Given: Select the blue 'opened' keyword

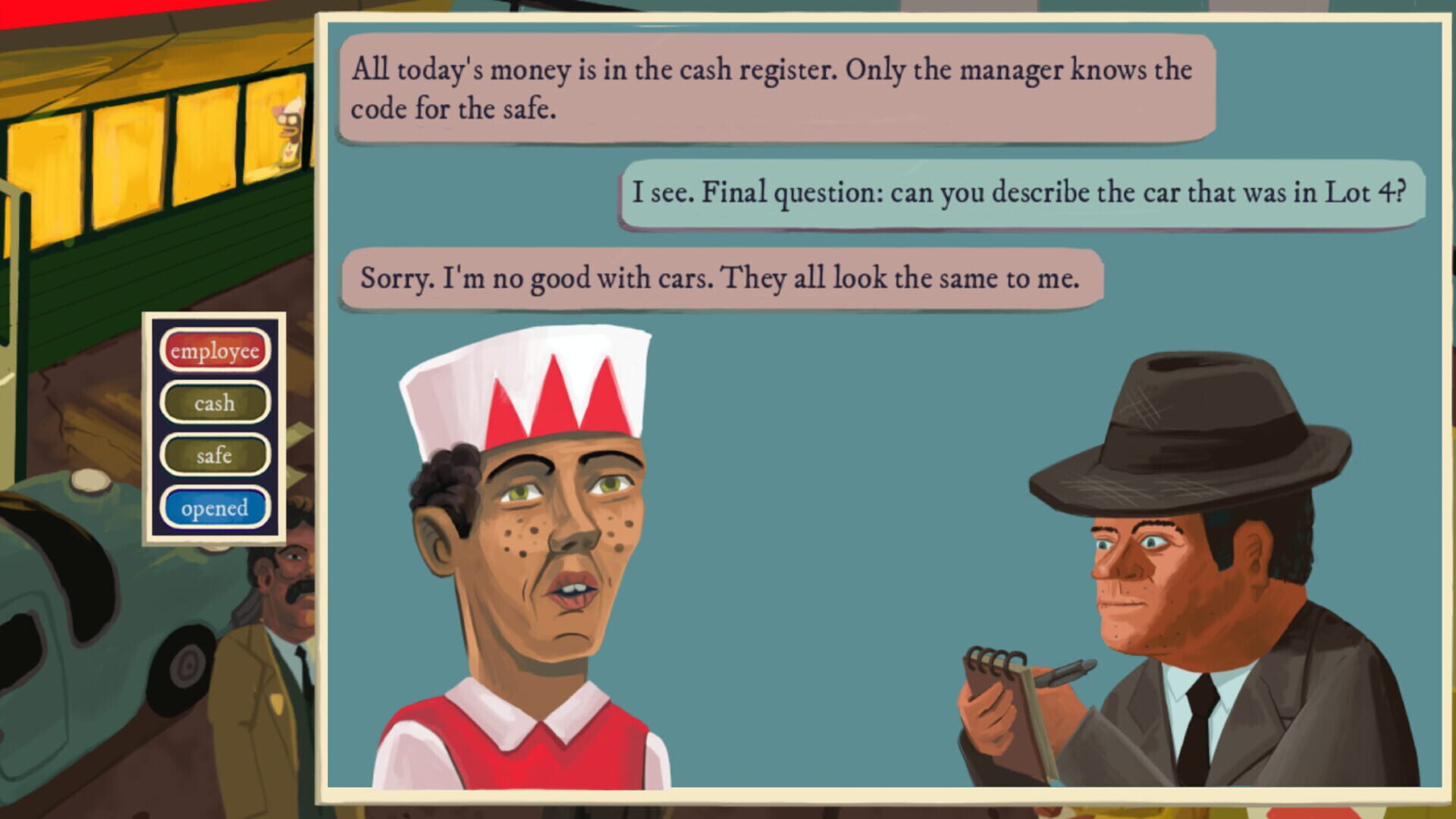Looking at the screenshot, I should coord(215,507).
